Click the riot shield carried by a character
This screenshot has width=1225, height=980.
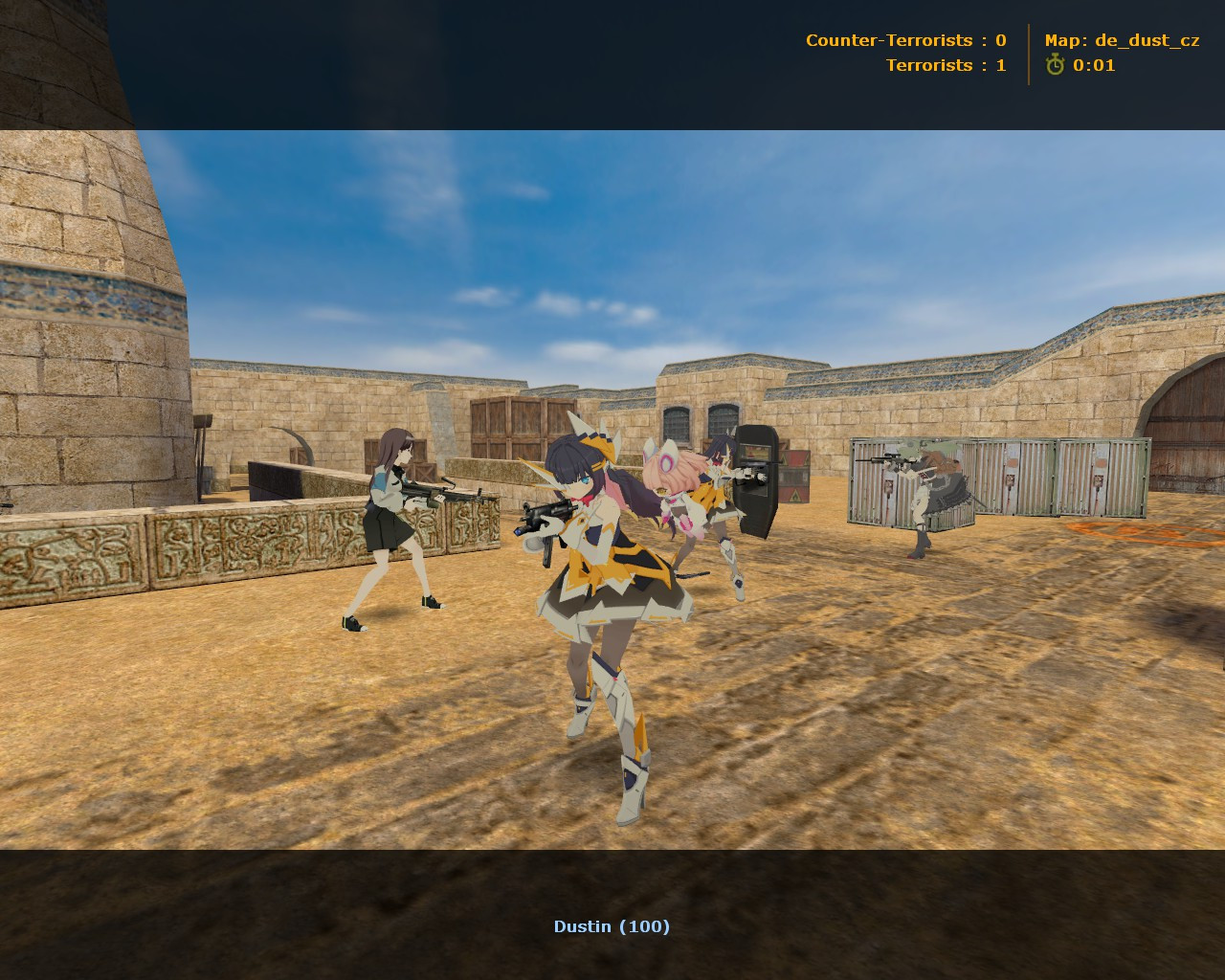(x=757, y=479)
